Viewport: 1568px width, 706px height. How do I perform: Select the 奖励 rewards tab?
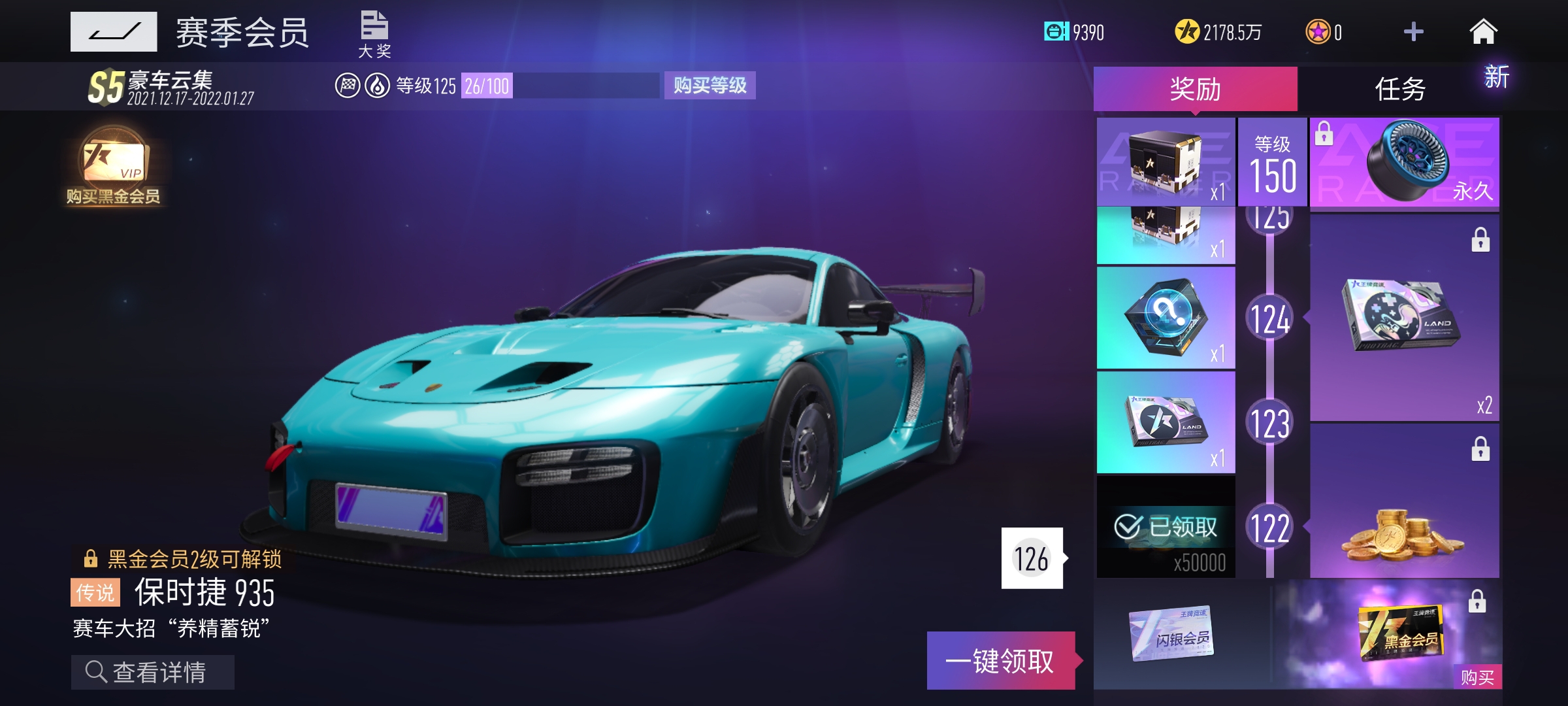tap(1195, 89)
